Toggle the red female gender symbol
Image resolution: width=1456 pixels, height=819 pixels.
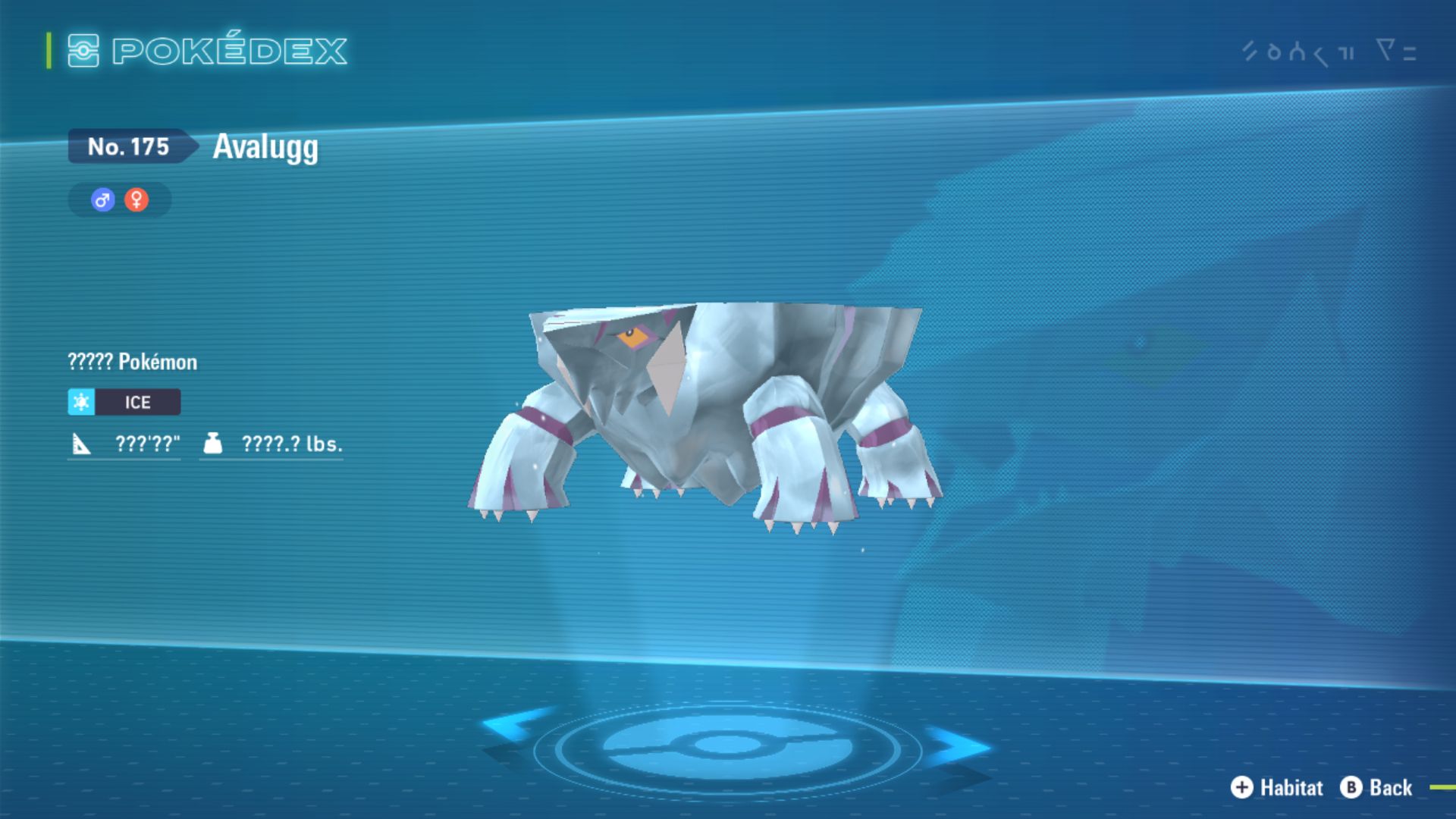pos(135,199)
